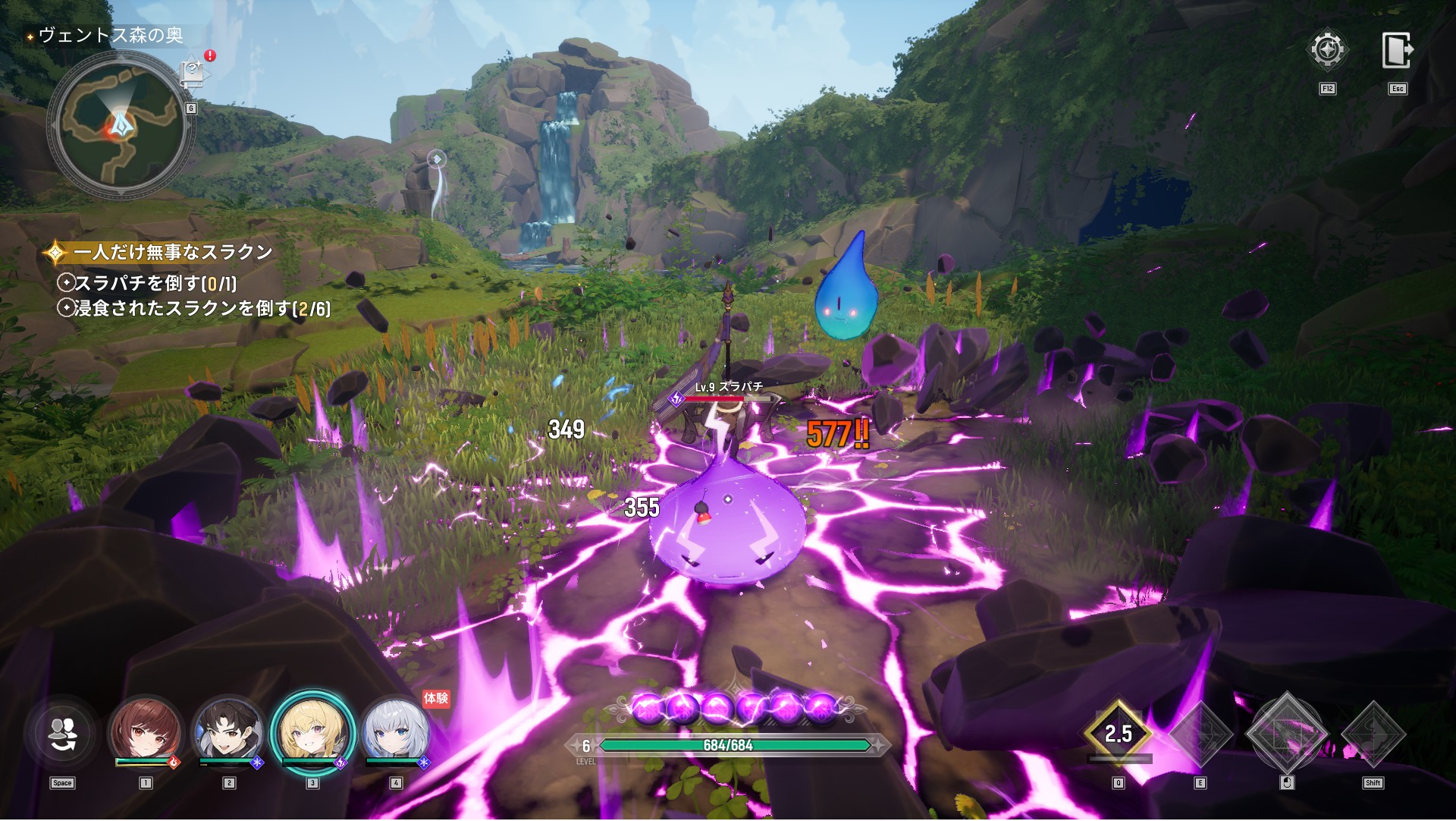Screen dimensions: 1456x821
Task: Open the circular minimap
Action: [x=119, y=129]
